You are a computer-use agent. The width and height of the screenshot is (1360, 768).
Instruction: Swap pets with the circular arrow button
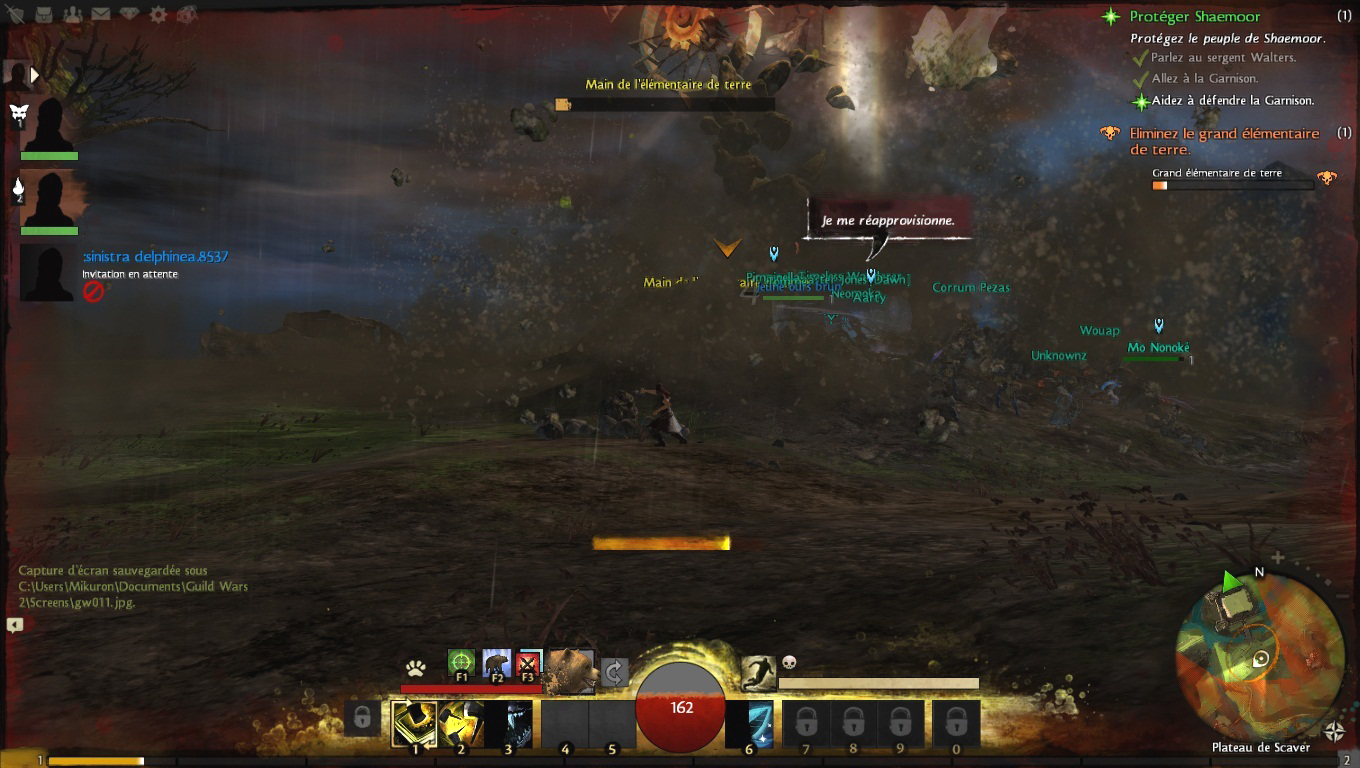pos(614,672)
